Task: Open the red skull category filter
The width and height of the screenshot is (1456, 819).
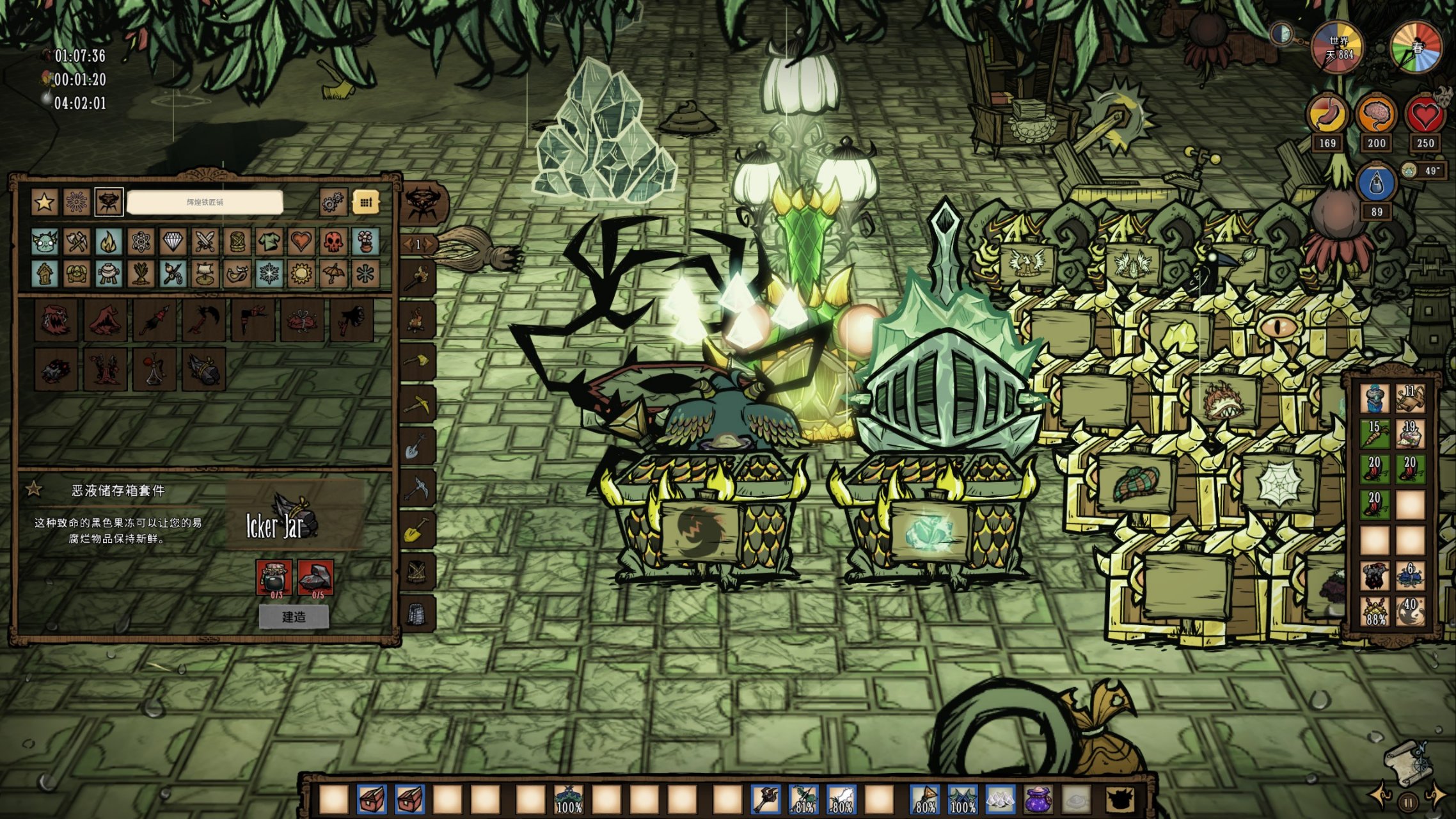Action: pyautogui.click(x=333, y=242)
